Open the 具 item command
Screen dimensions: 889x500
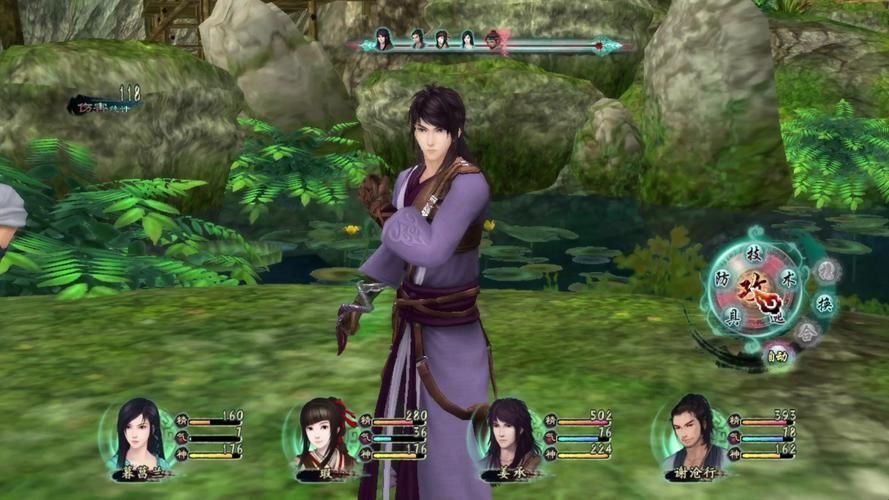(x=733, y=316)
